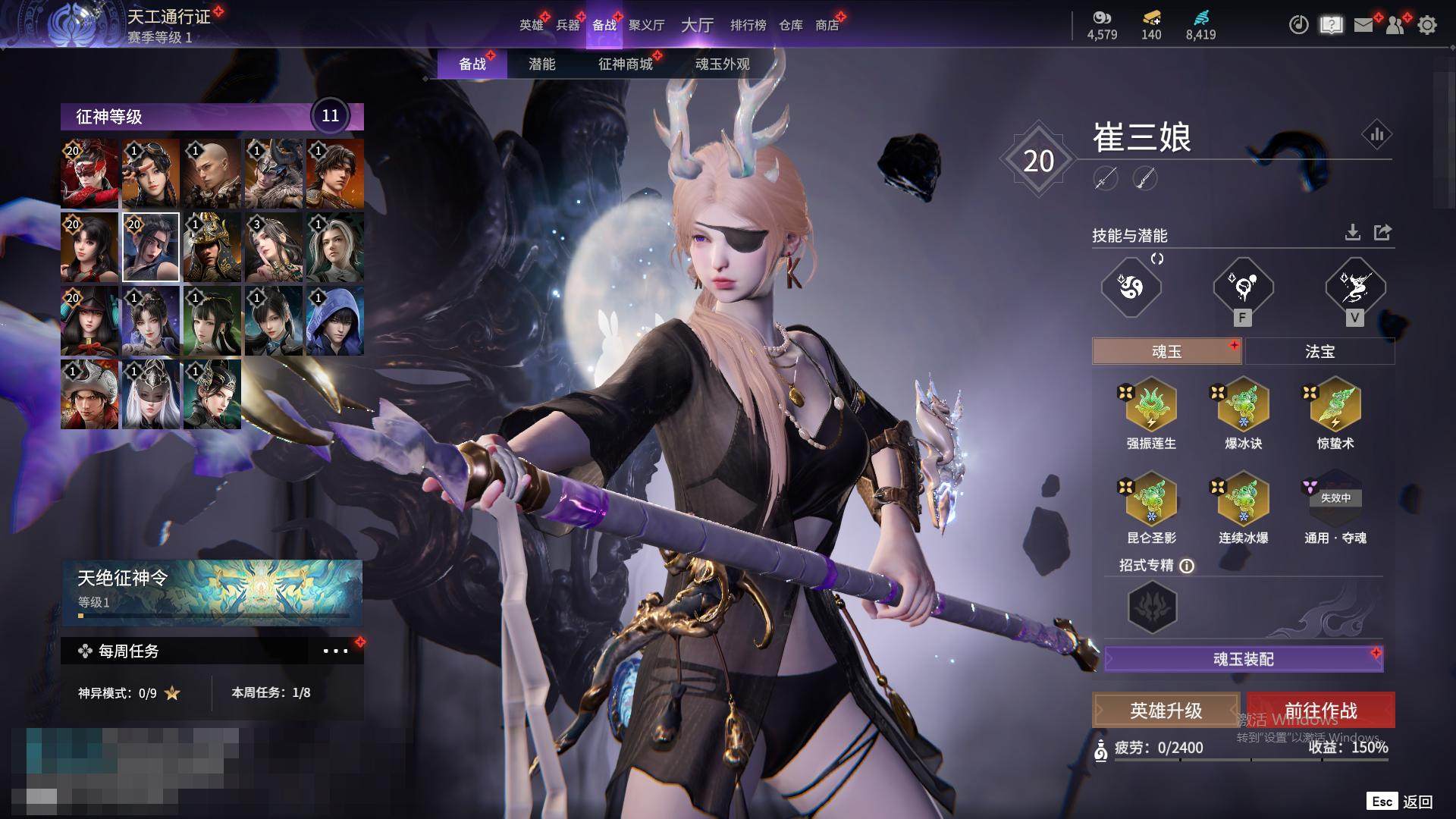Return to the 大厅 lobby
The width and height of the screenshot is (1456, 819).
(697, 25)
